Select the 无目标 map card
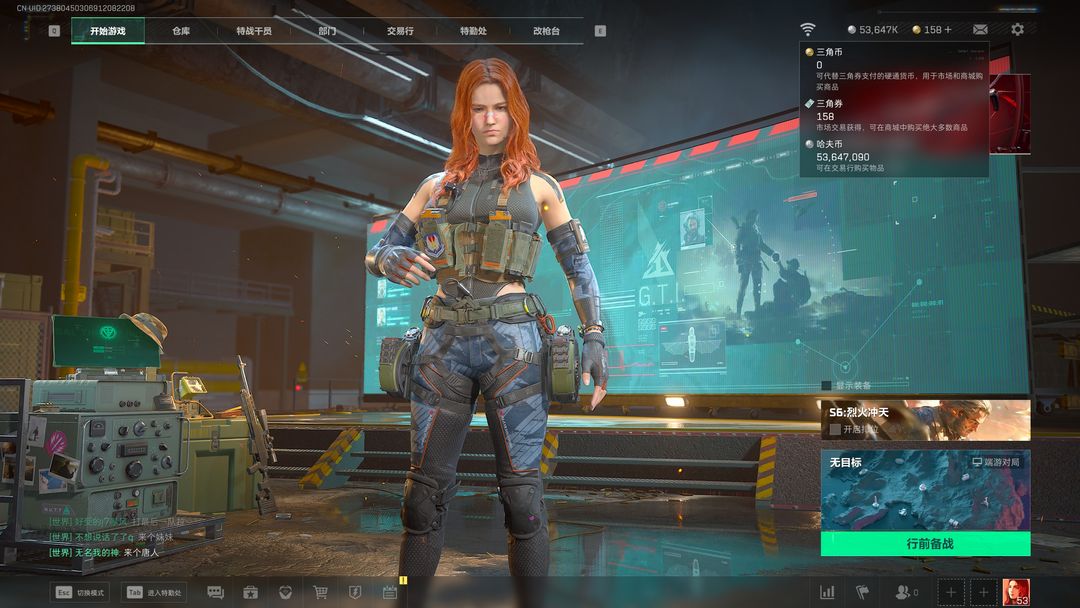 tap(925, 490)
